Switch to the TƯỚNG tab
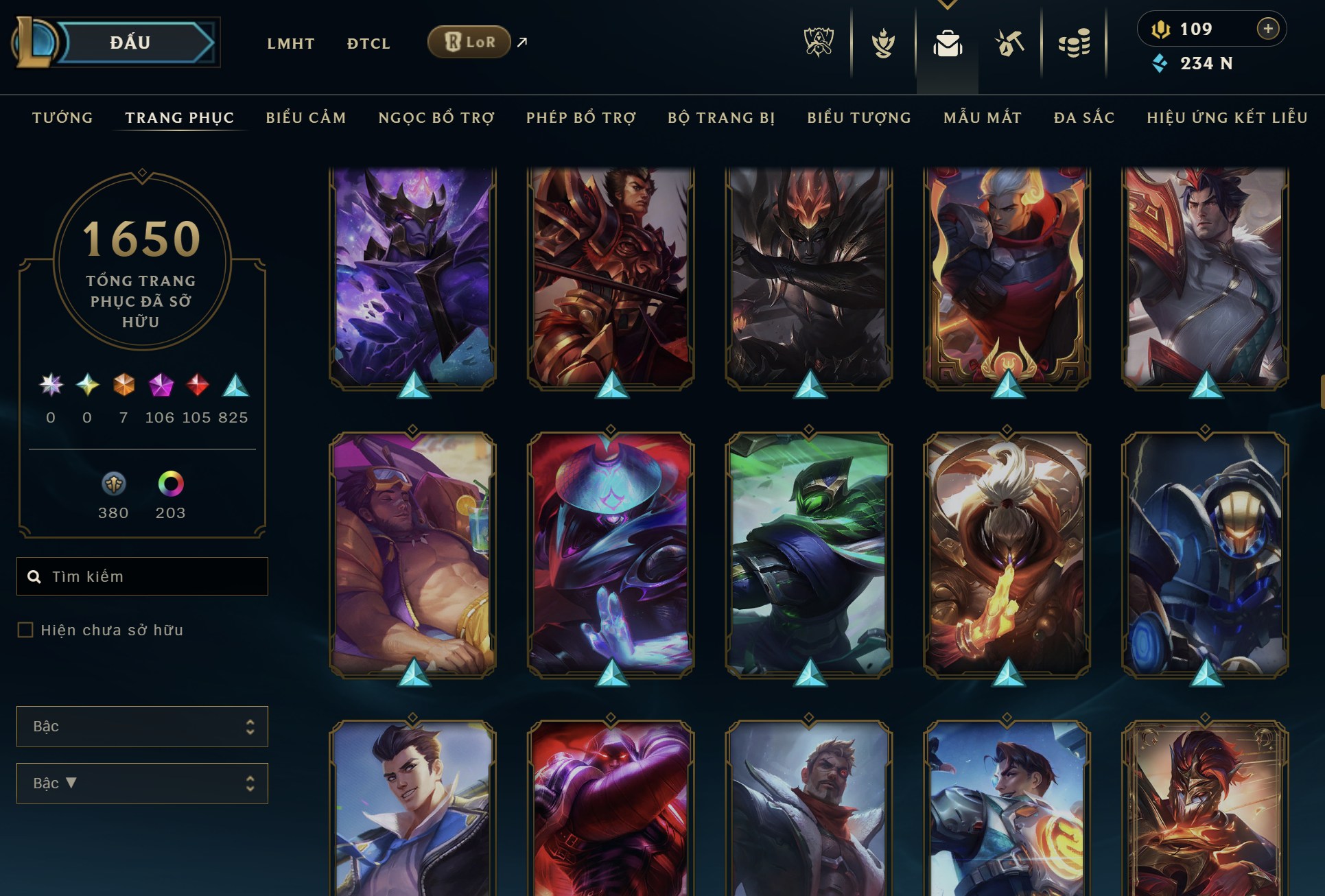The height and width of the screenshot is (896, 1325). (62, 118)
